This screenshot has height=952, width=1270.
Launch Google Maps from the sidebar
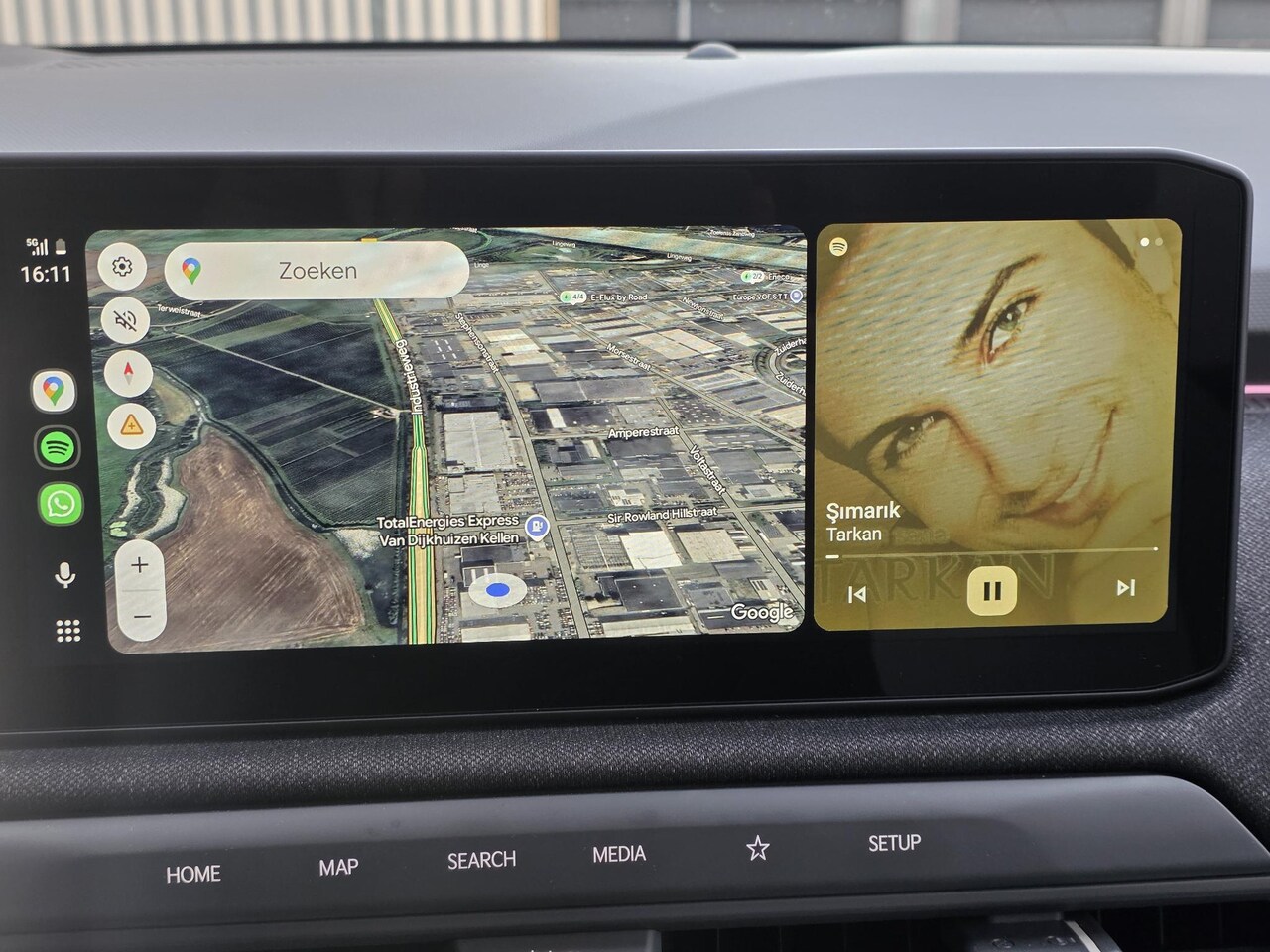click(x=54, y=391)
